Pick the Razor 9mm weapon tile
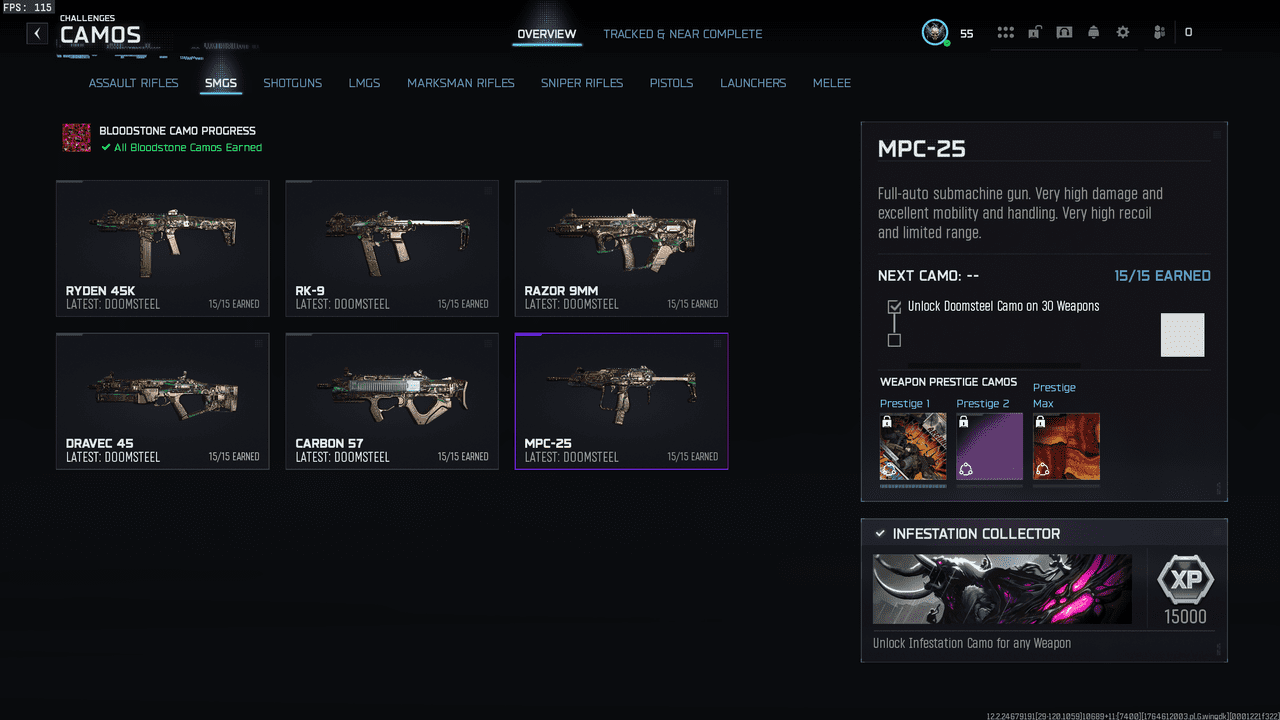The height and width of the screenshot is (720, 1280). point(621,248)
